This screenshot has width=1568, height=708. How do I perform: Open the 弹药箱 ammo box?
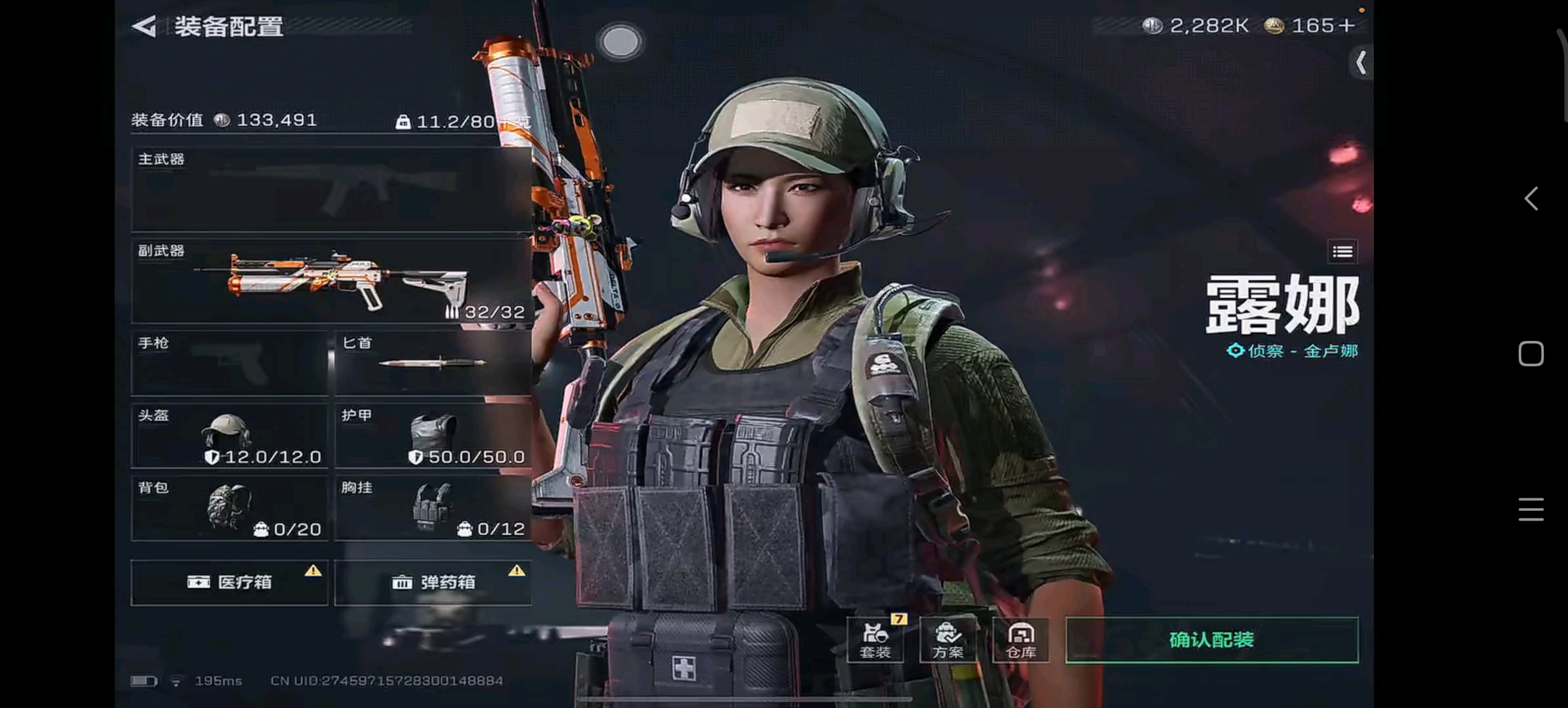433,582
